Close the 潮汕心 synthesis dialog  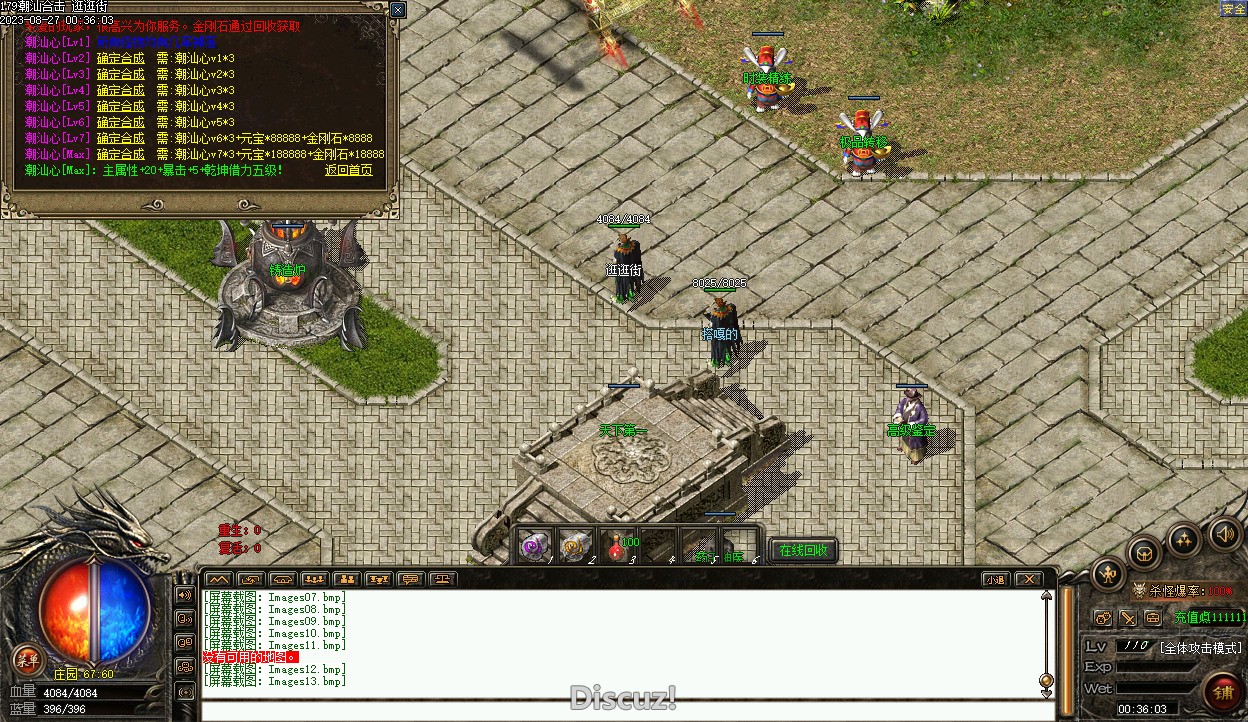point(398,10)
